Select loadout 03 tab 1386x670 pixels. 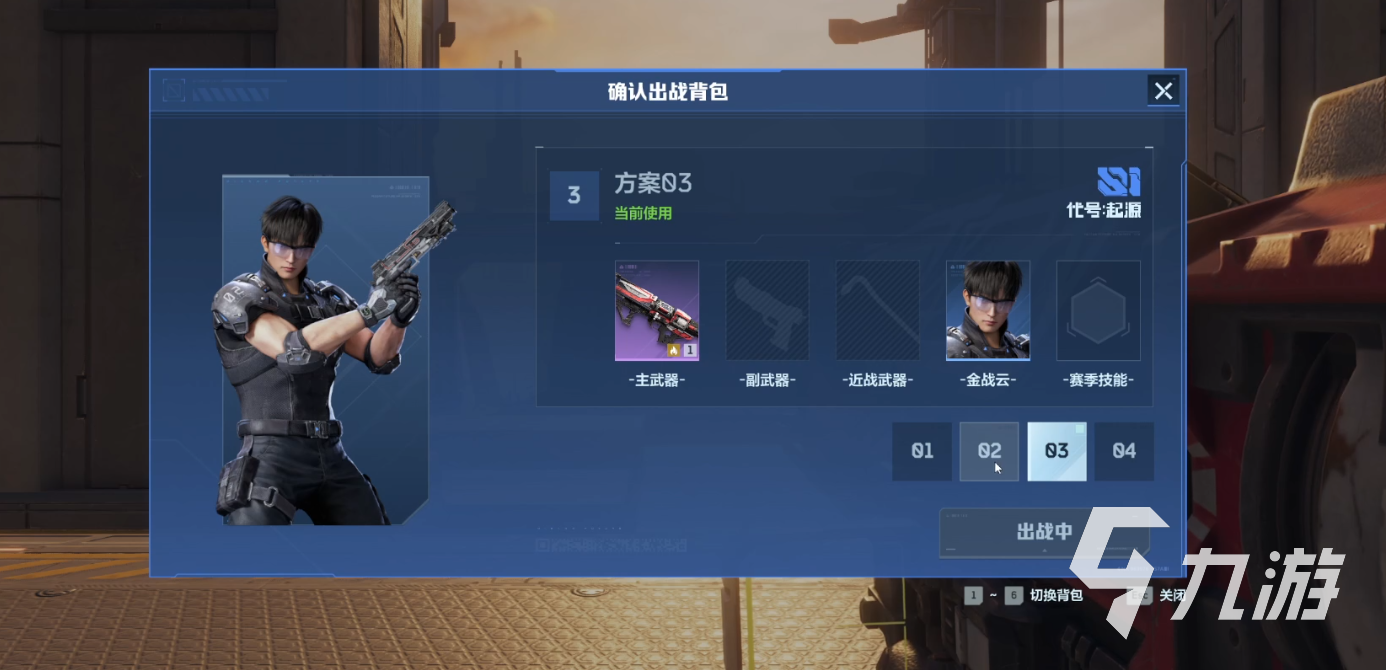point(1057,451)
